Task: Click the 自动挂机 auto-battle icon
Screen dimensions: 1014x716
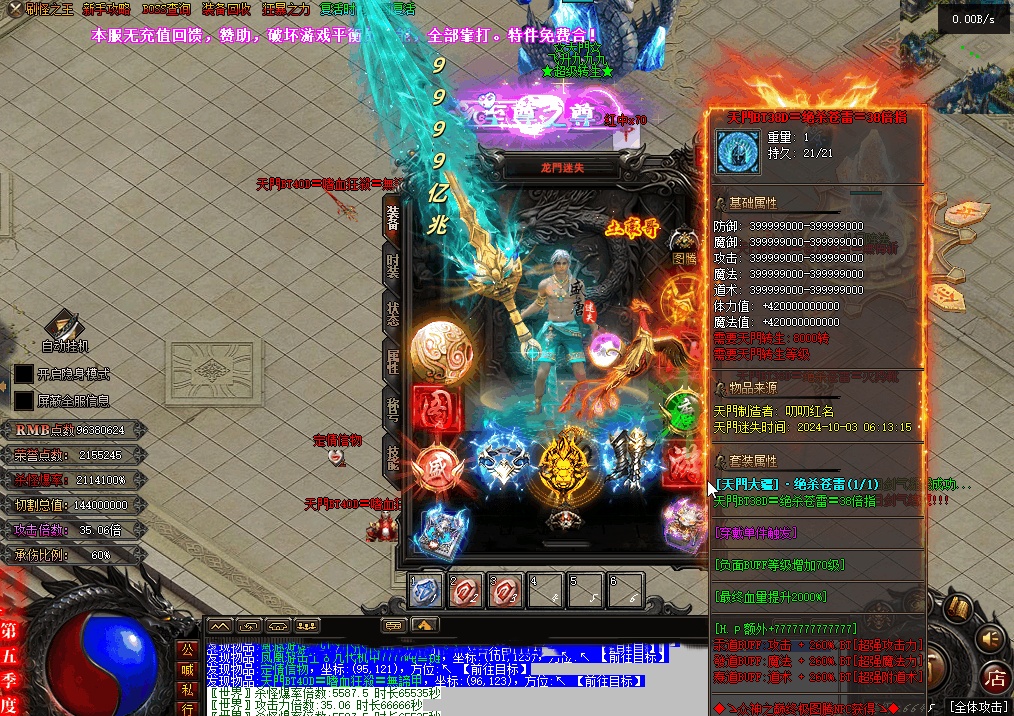Action: (66, 329)
